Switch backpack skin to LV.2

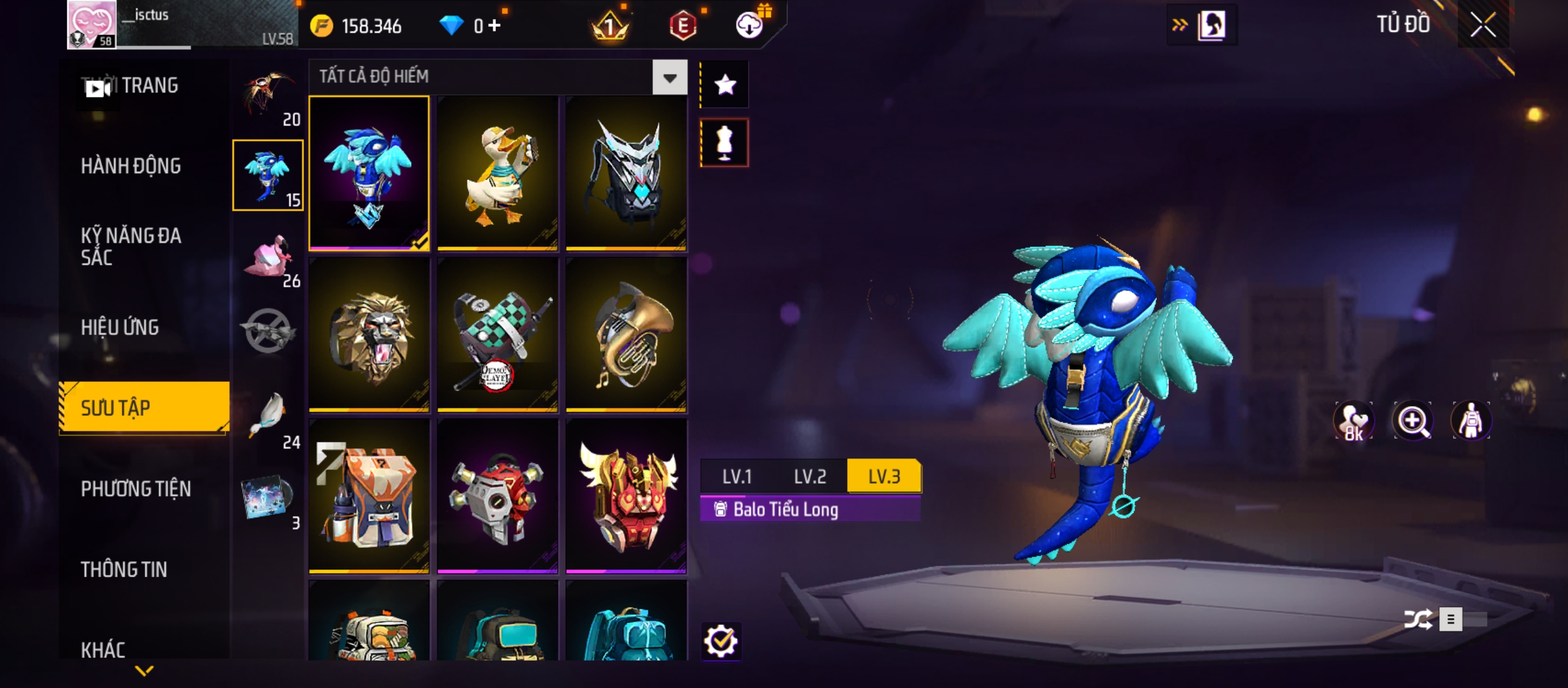click(x=809, y=477)
